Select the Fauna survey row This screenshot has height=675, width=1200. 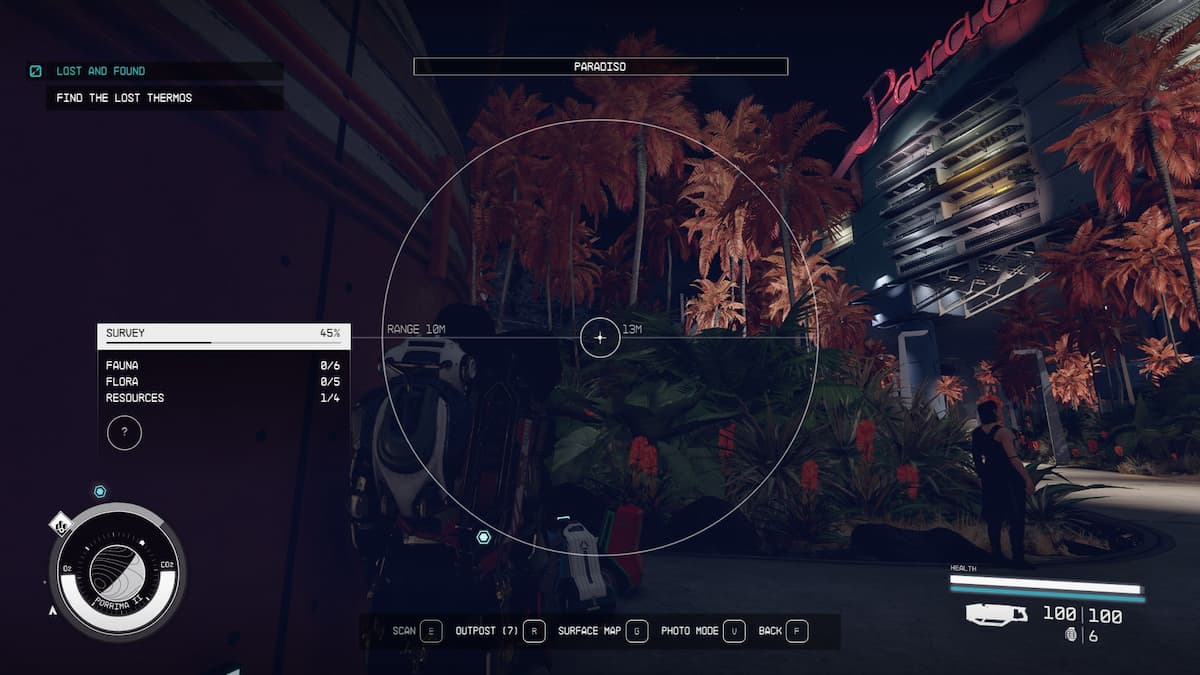(223, 366)
